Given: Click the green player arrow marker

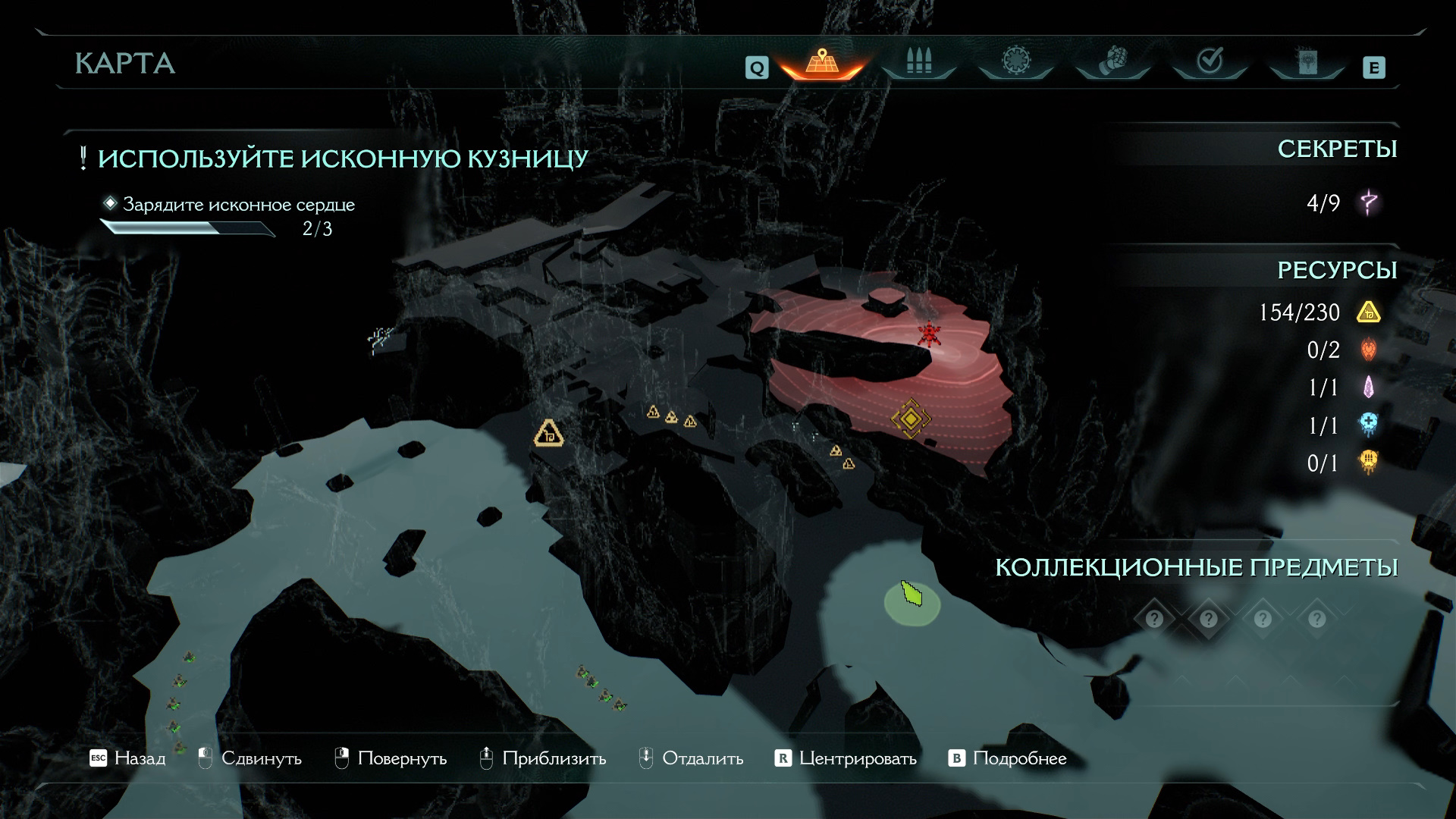Looking at the screenshot, I should coord(912,594).
